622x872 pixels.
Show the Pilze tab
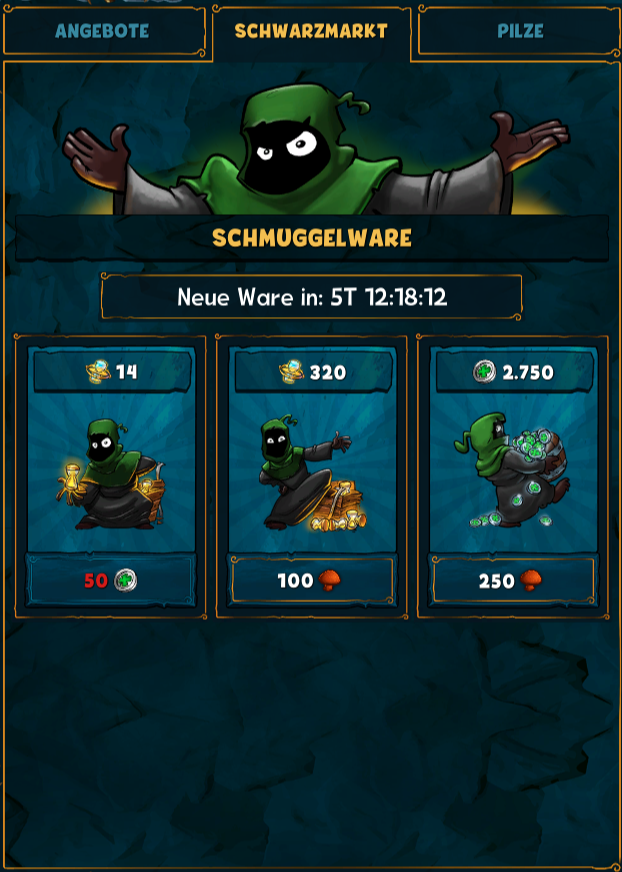[x=520, y=31]
